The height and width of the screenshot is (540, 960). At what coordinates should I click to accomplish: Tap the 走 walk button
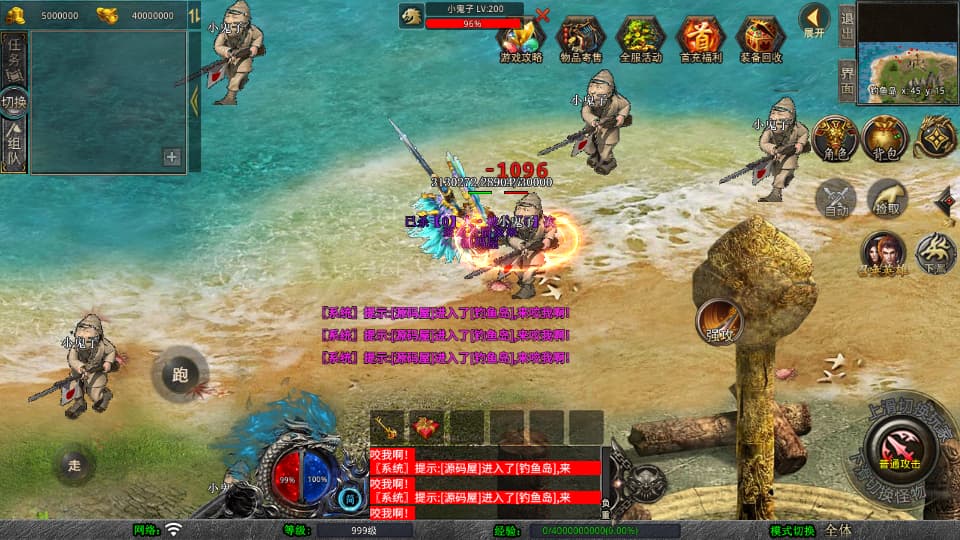pyautogui.click(x=75, y=464)
